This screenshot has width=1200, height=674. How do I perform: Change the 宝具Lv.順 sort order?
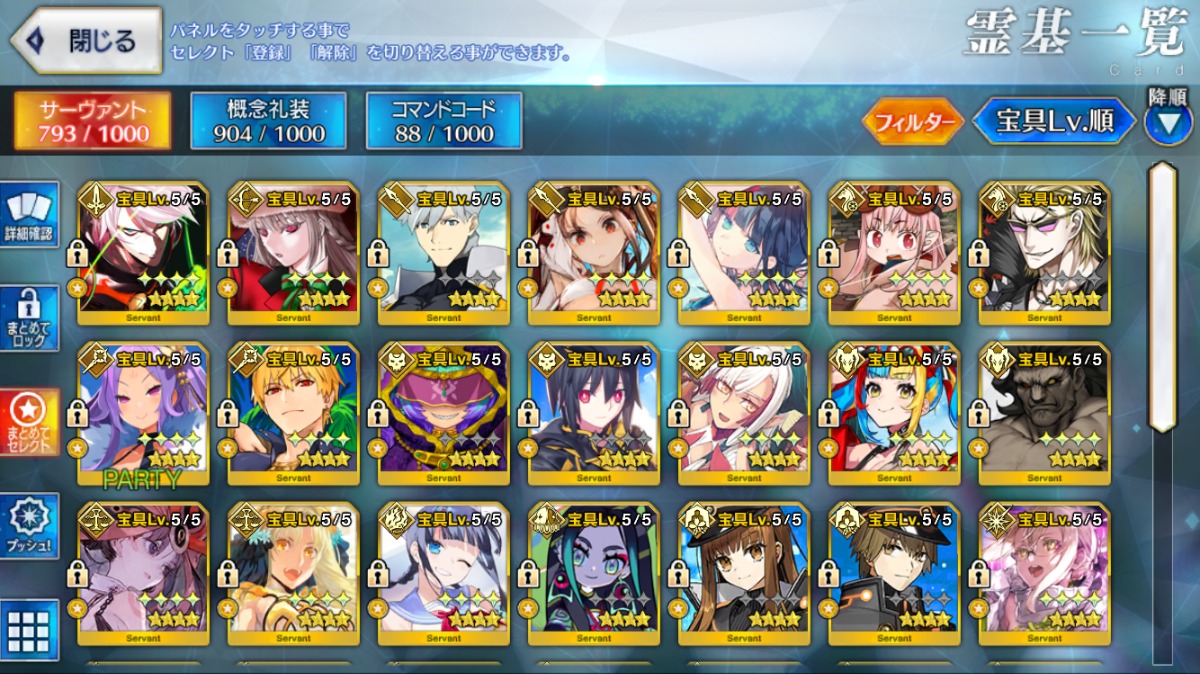pos(1055,121)
